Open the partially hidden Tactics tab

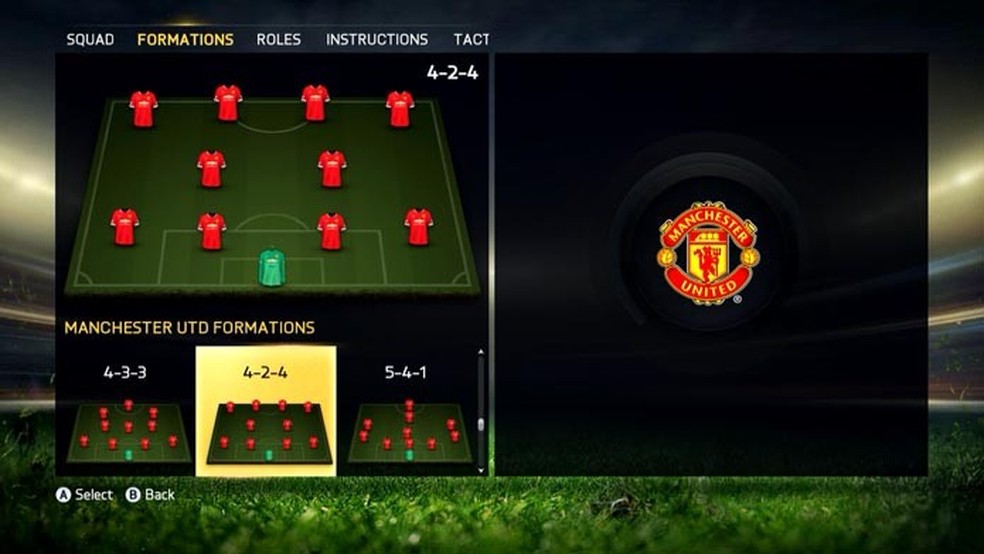[x=471, y=40]
